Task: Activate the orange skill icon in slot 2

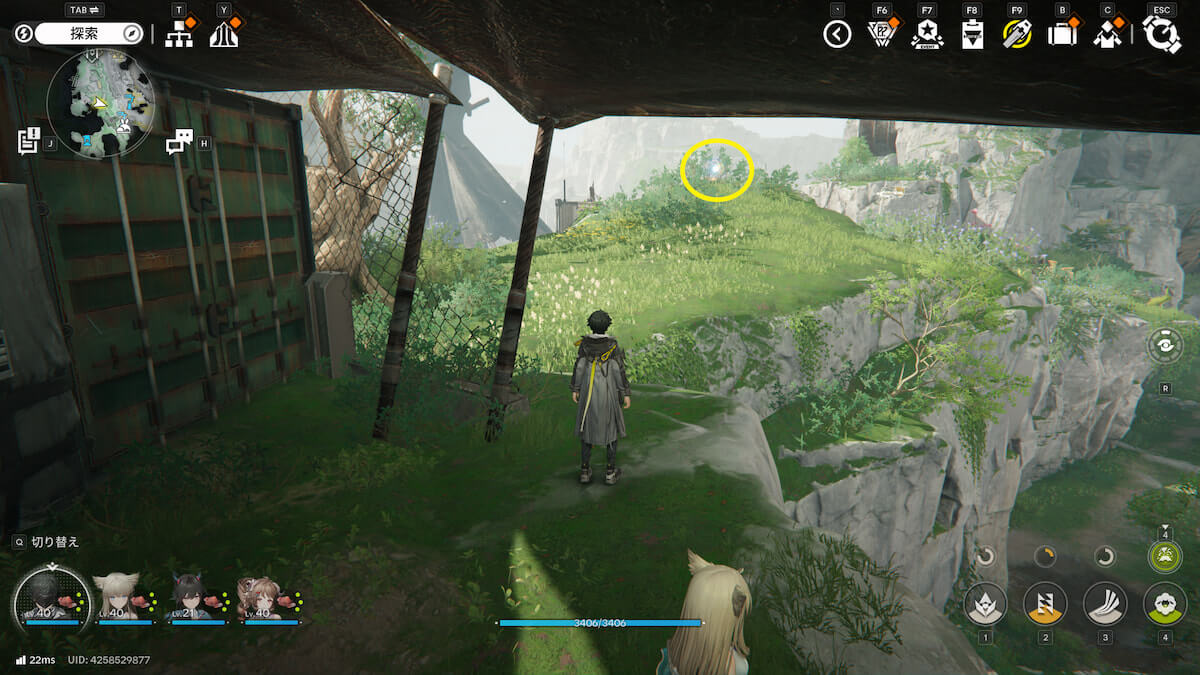Action: point(1045,604)
